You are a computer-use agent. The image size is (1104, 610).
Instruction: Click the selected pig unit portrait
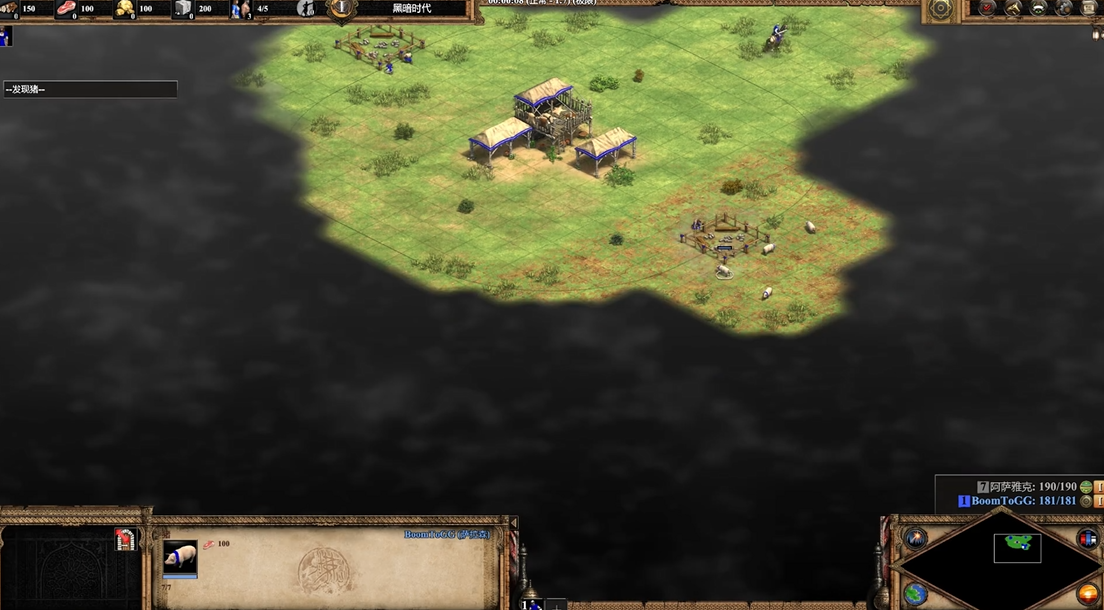pyautogui.click(x=180, y=558)
